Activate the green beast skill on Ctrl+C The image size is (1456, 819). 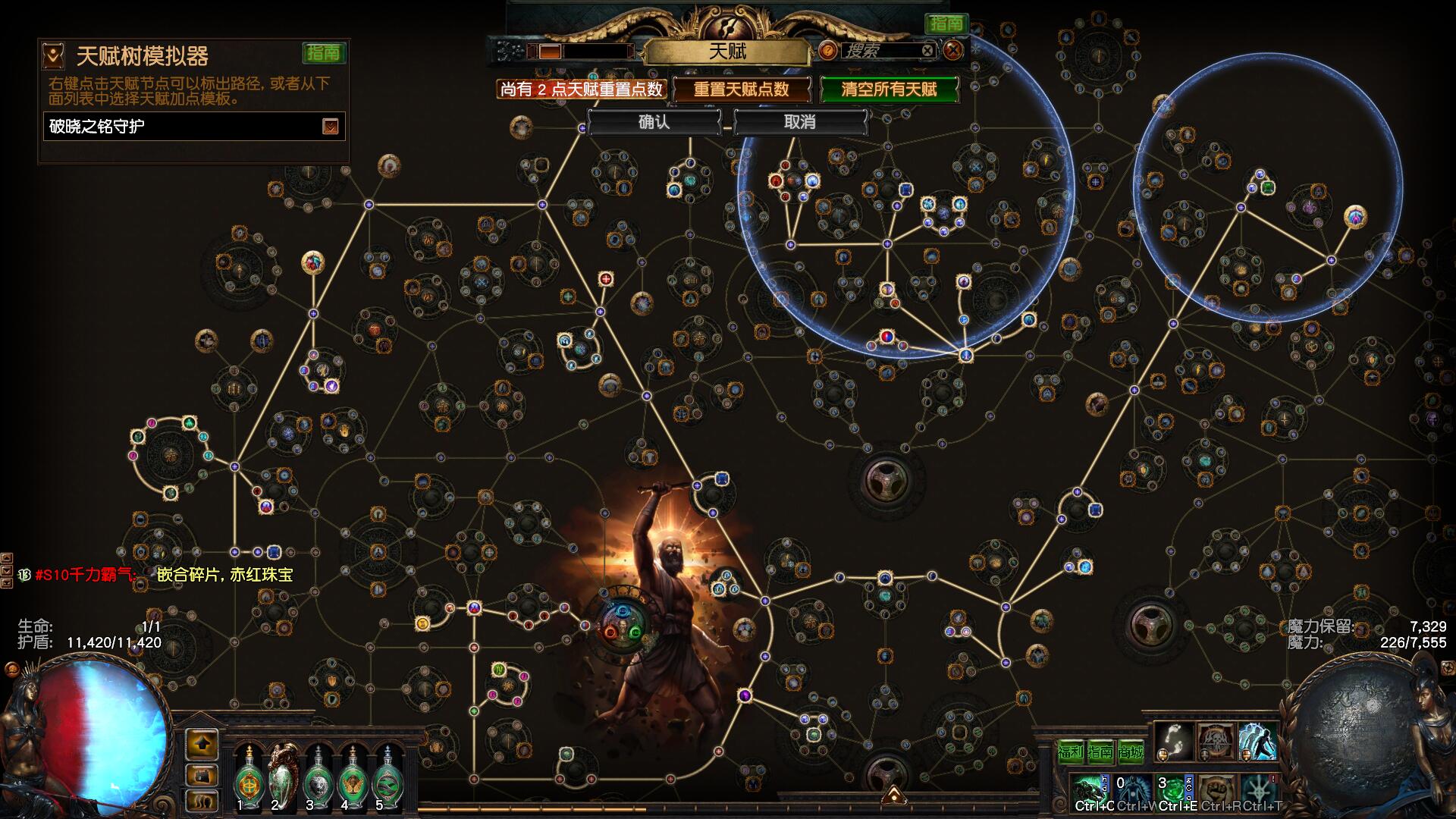click(x=1092, y=790)
